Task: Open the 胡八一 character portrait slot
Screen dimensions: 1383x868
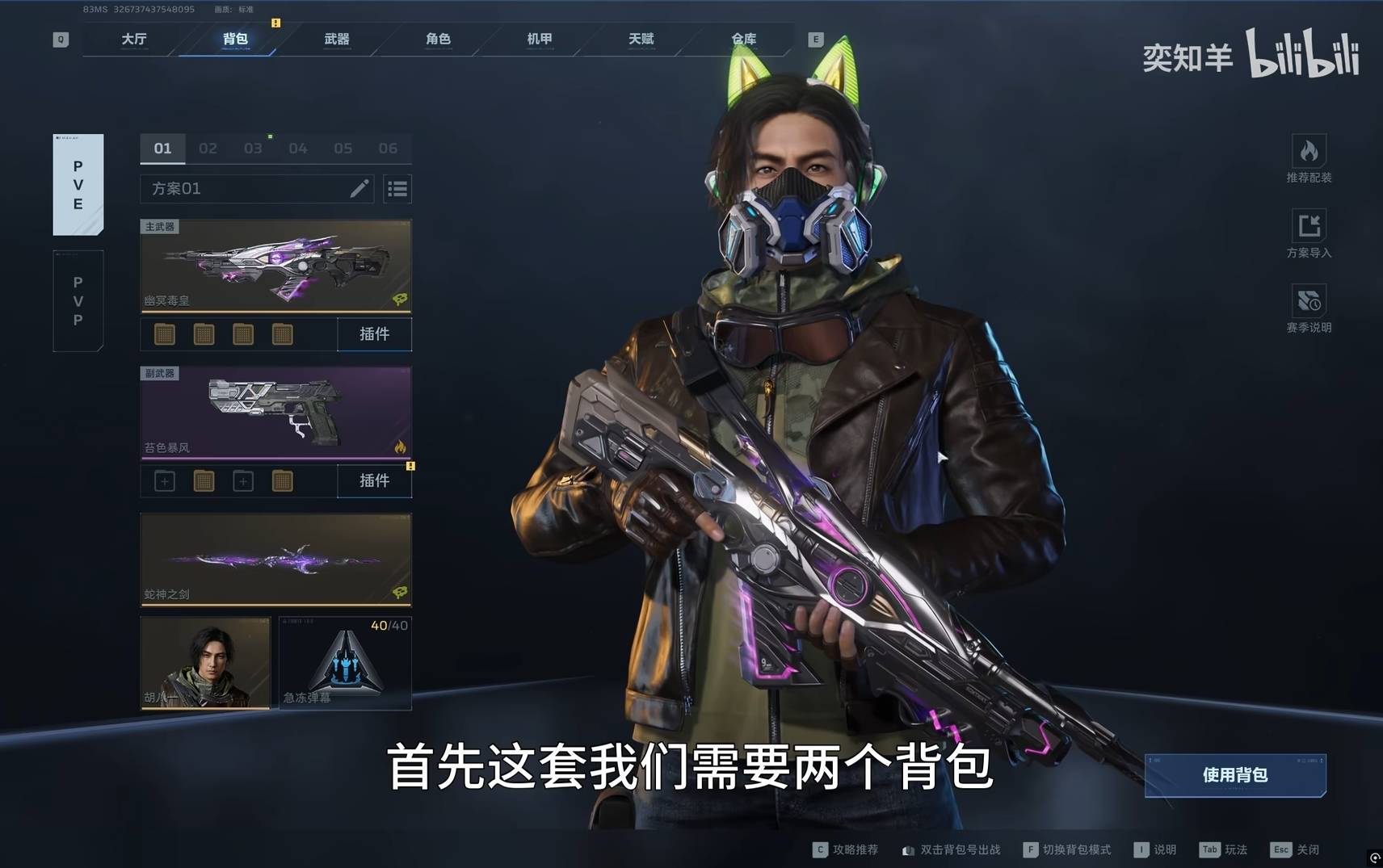Action: 205,663
